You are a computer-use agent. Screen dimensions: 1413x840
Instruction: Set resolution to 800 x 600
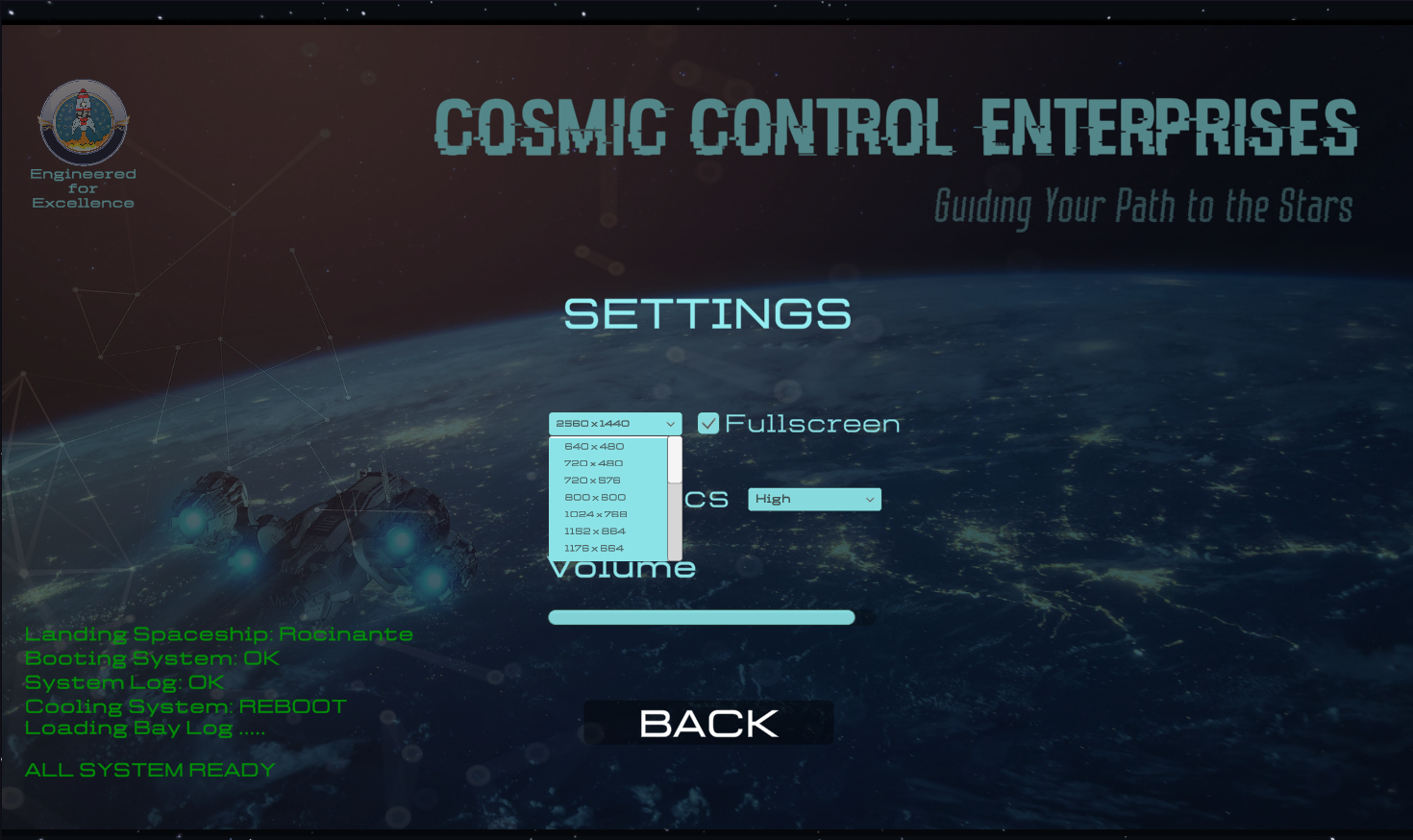[x=595, y=498]
